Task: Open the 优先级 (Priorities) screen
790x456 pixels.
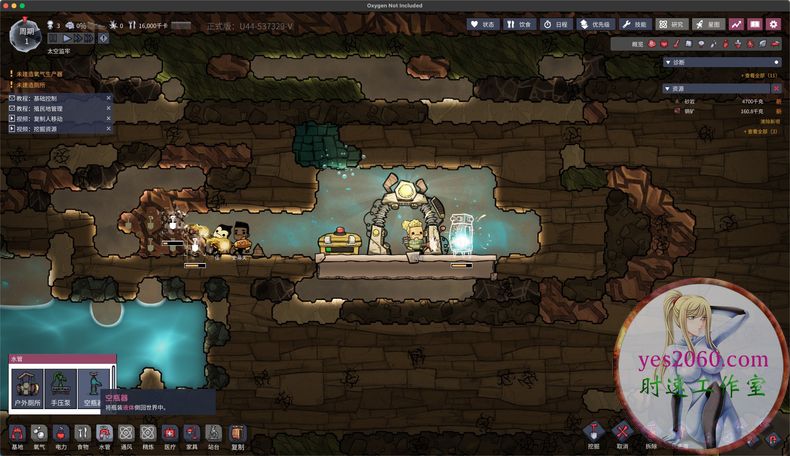Action: click(x=596, y=24)
